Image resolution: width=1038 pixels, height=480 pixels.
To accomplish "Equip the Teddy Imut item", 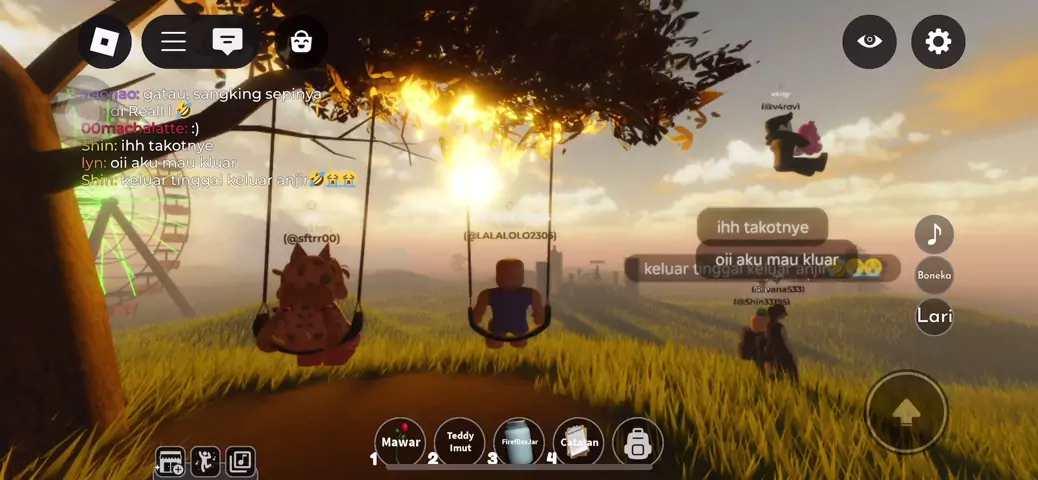I will (x=460, y=442).
